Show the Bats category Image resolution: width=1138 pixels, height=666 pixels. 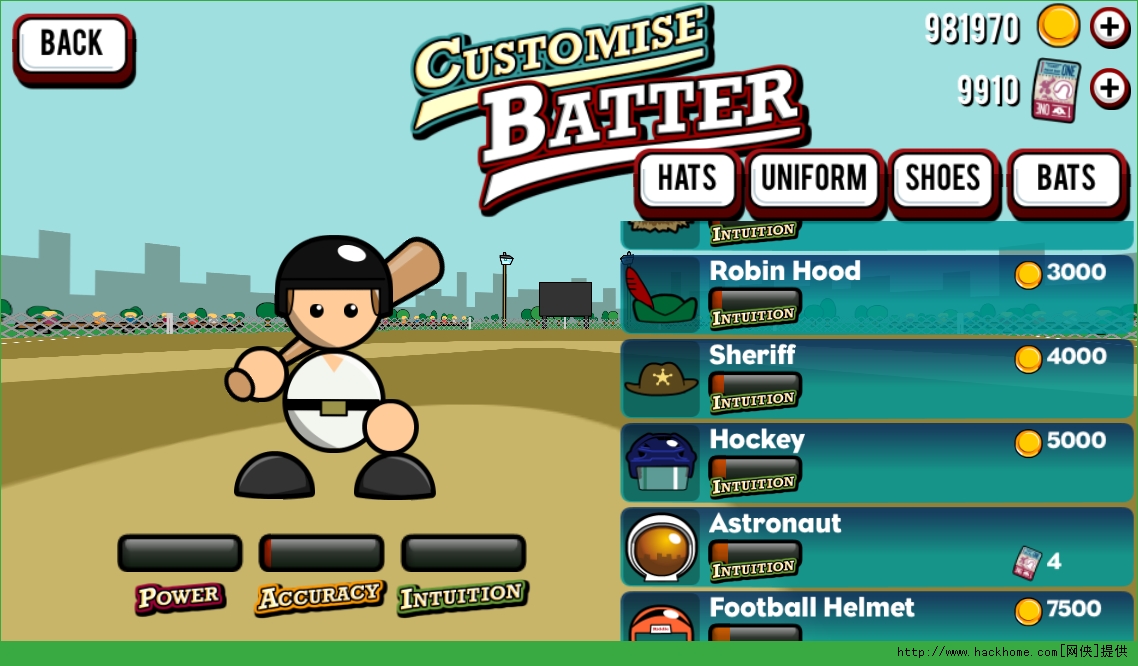coord(1066,180)
